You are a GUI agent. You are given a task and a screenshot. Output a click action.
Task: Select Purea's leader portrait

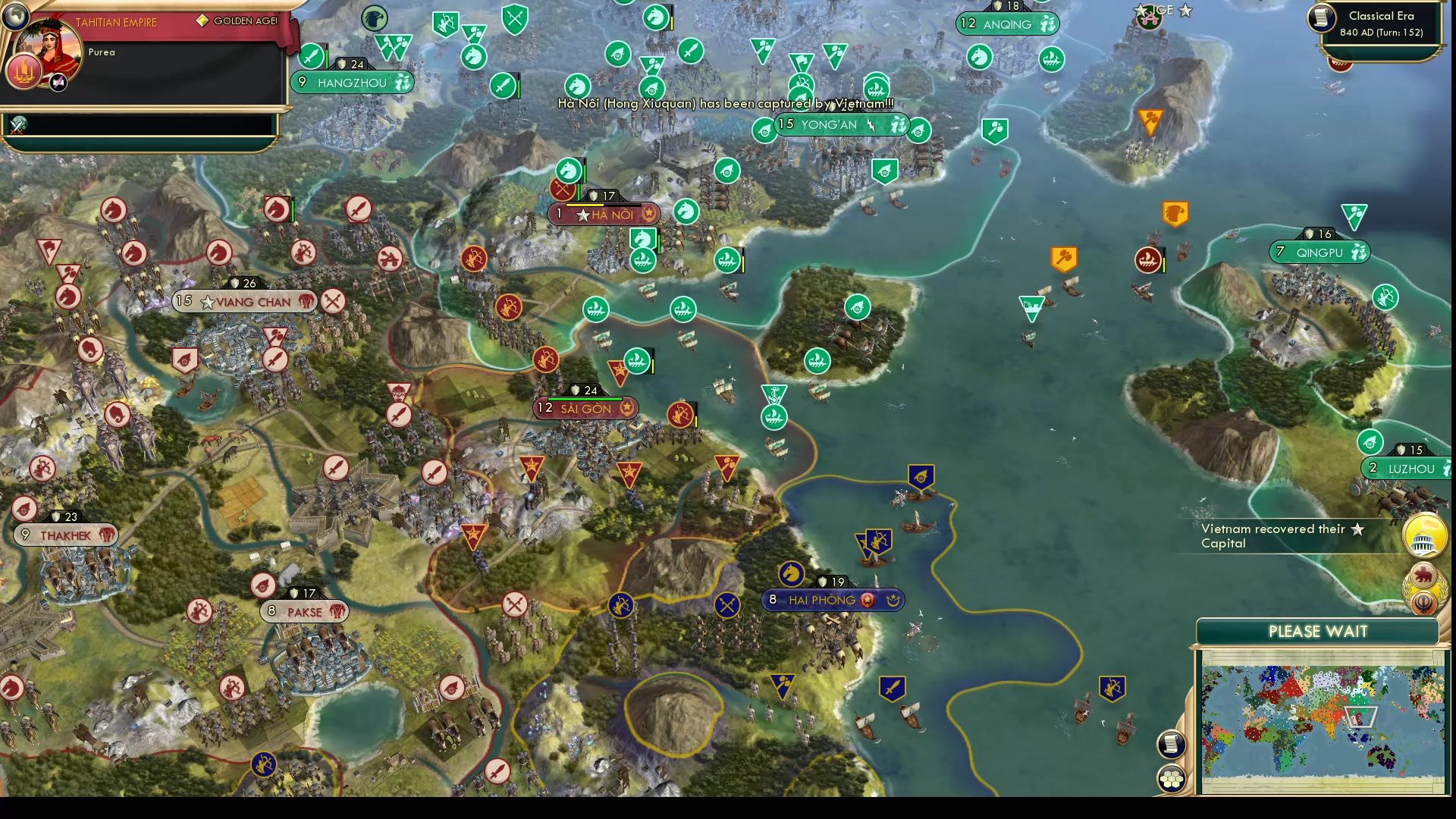point(48,55)
